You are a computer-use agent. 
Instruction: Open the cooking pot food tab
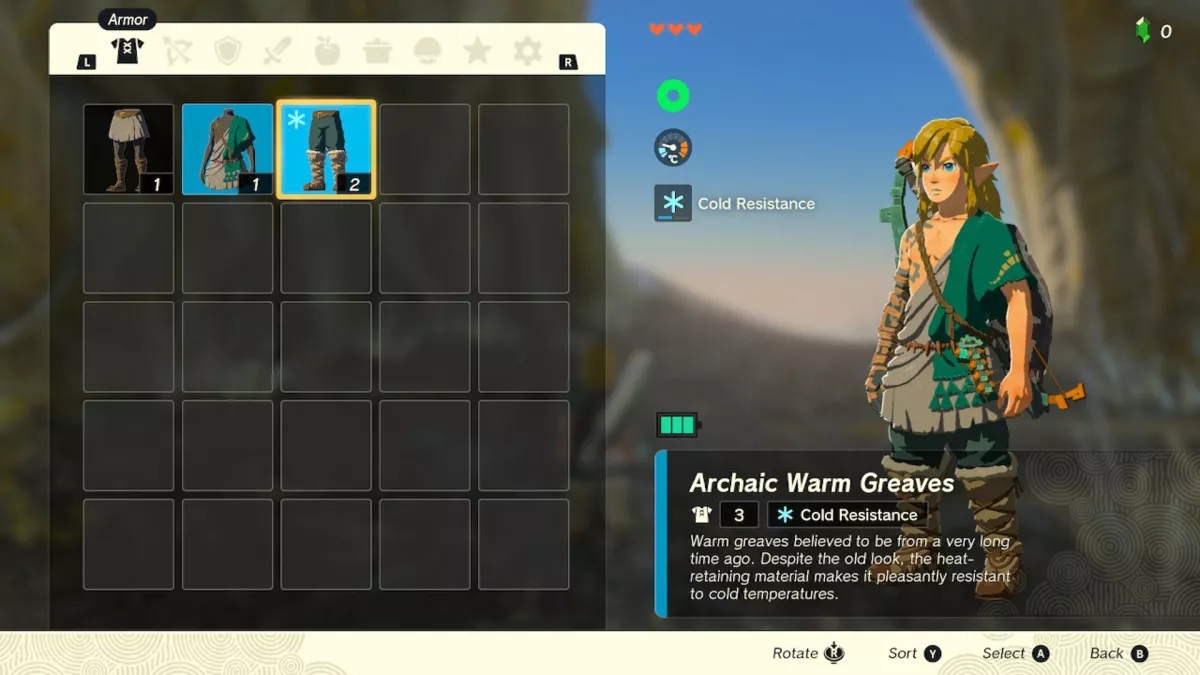[377, 51]
